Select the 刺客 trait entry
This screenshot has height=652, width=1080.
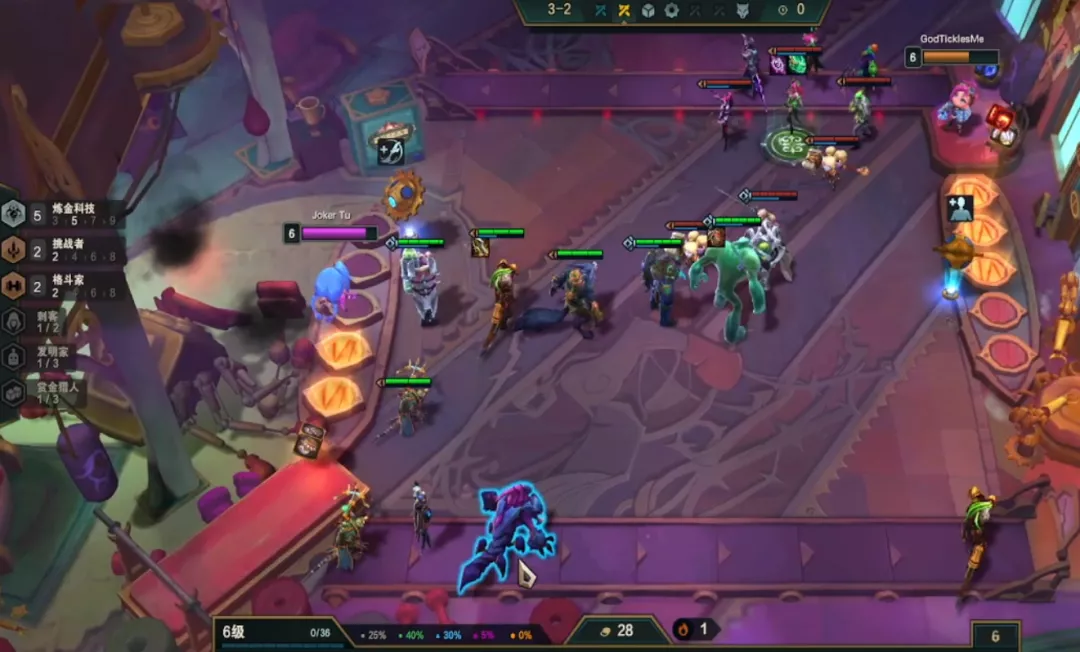40,320
